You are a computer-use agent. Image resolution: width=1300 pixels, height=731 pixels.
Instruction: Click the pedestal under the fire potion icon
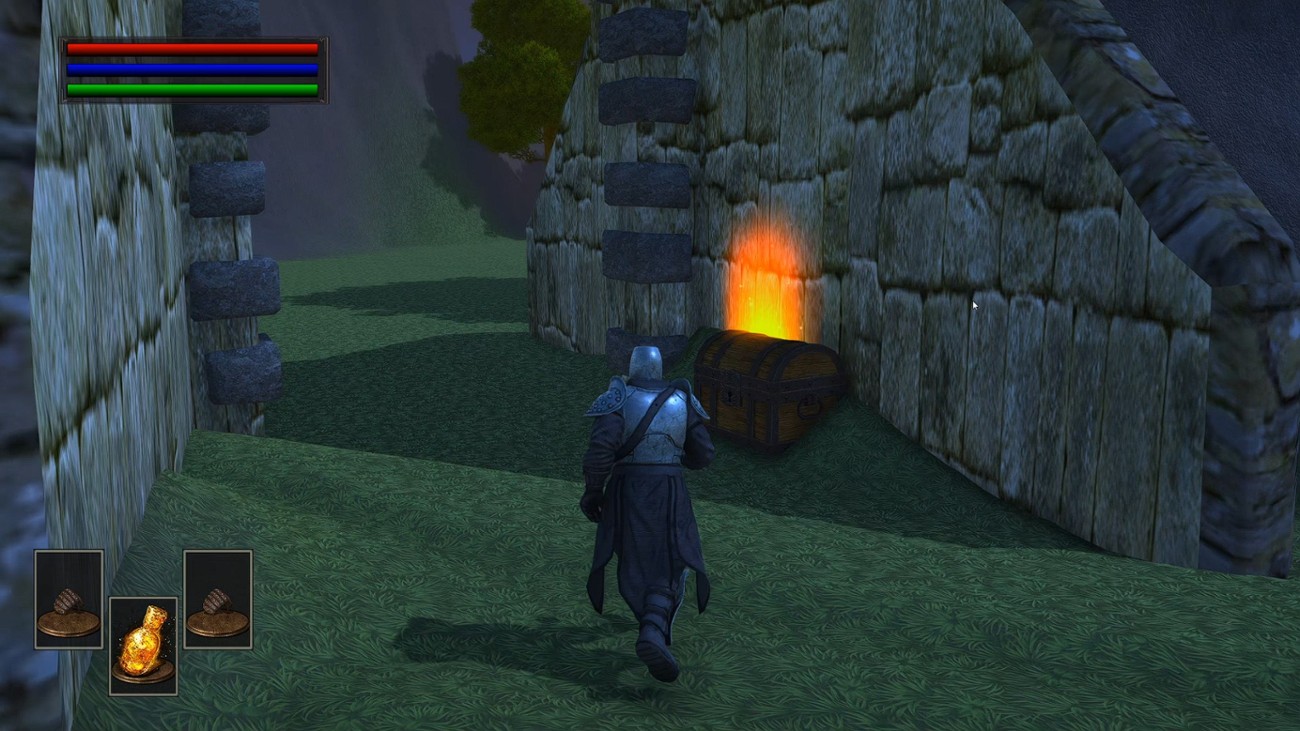143,672
